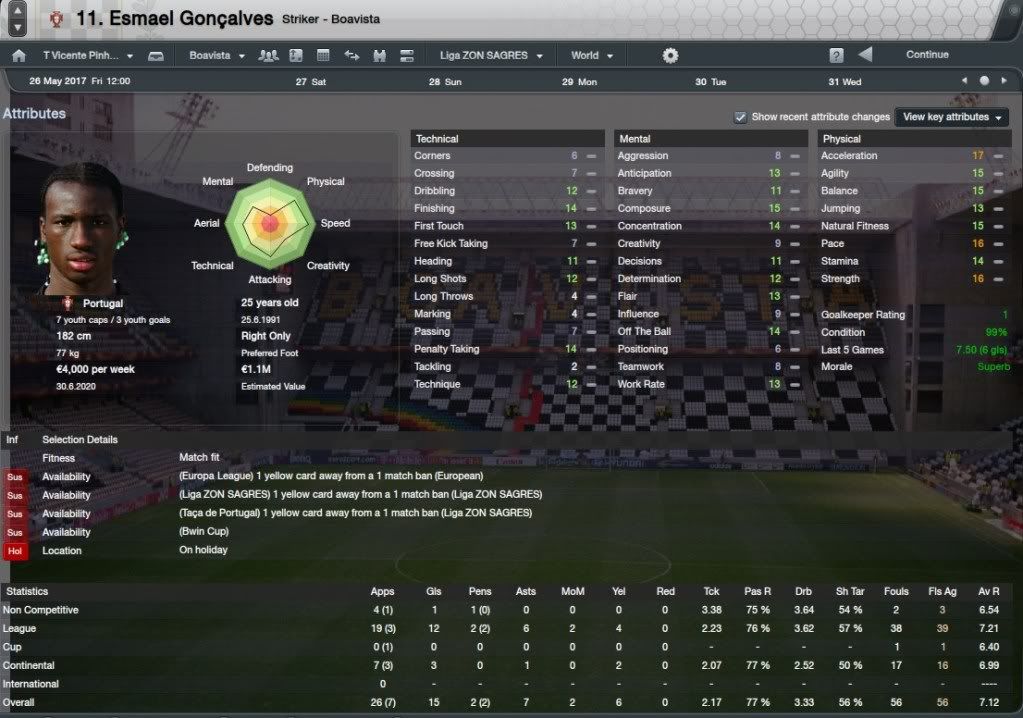Image resolution: width=1023 pixels, height=718 pixels.
Task: Select the 31 Wed date in calendar bar
Action: (x=844, y=82)
